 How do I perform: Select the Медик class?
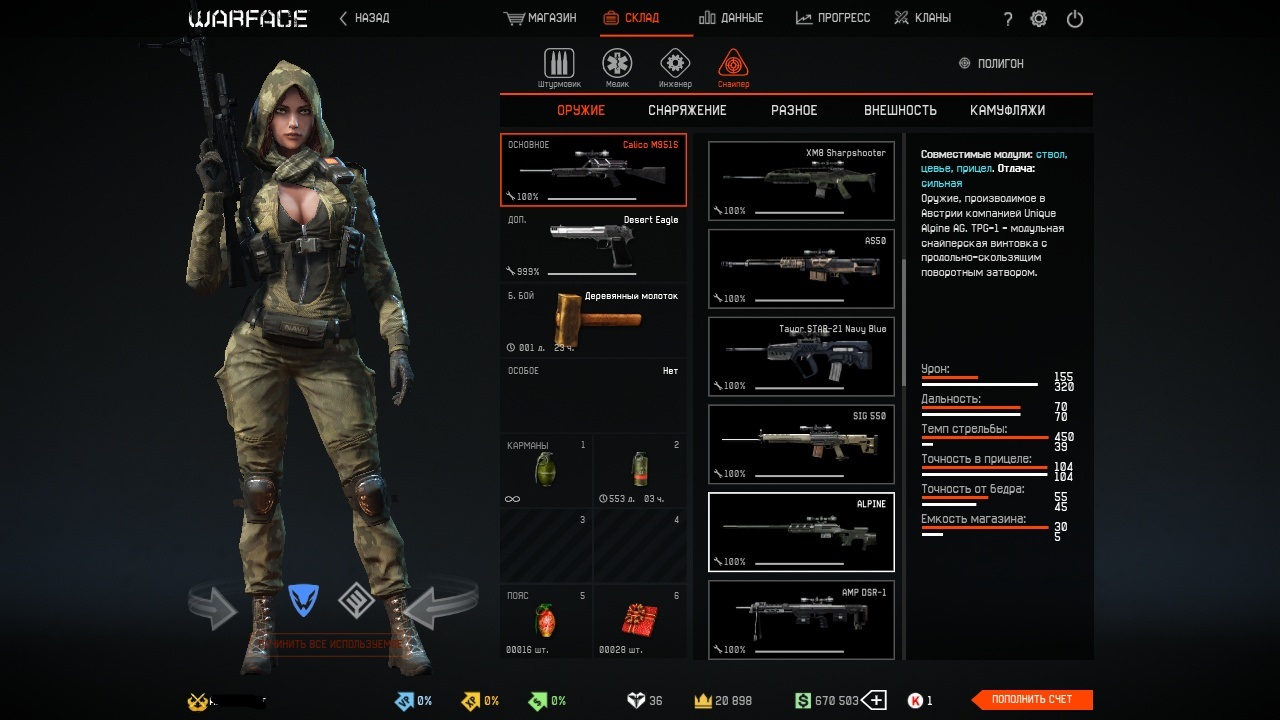point(617,67)
